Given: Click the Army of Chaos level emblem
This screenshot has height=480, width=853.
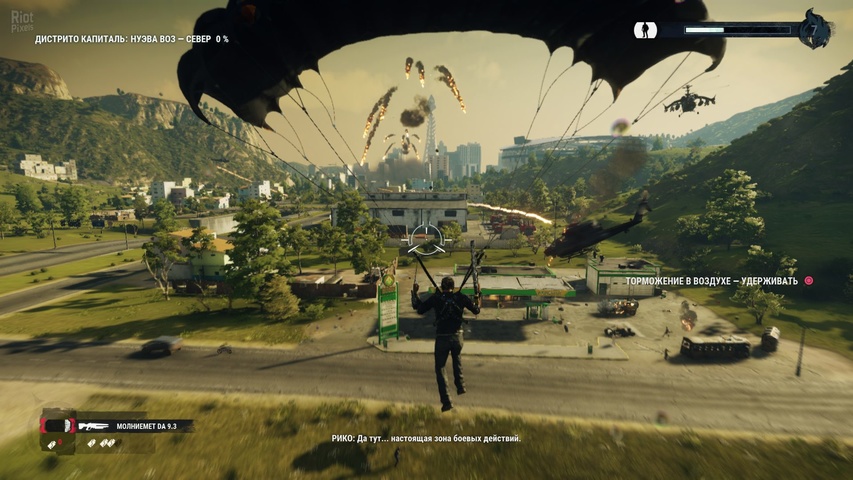Looking at the screenshot, I should (815, 29).
